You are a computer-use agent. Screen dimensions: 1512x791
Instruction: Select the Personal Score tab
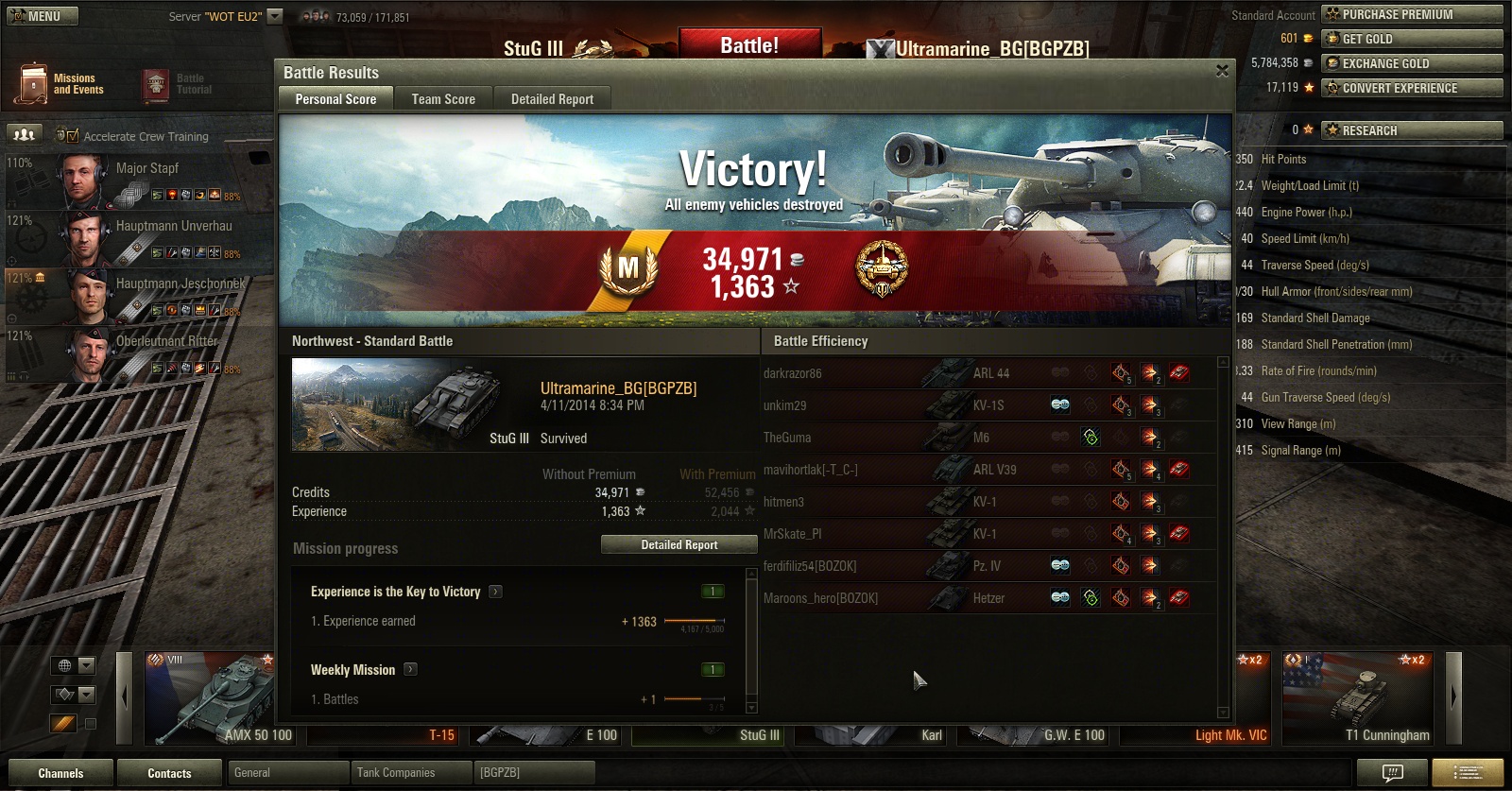coord(335,99)
